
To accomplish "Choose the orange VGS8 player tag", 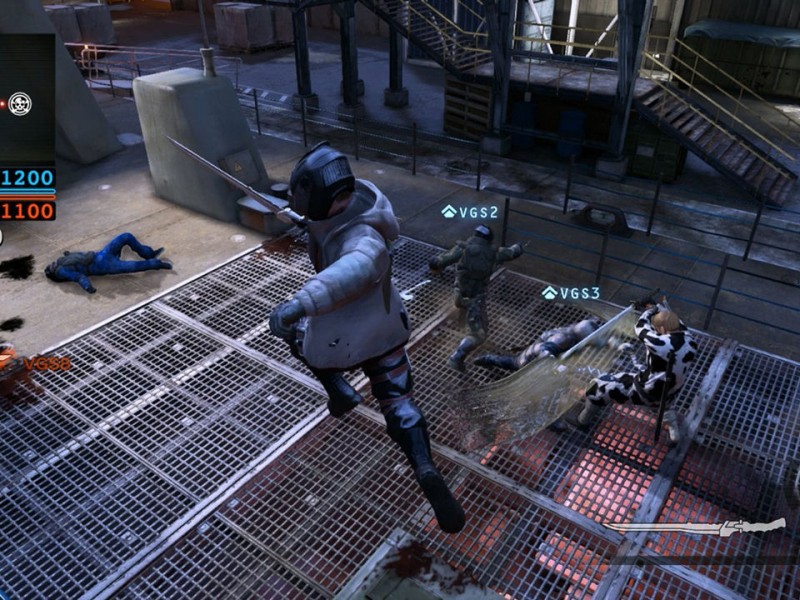I will [46, 364].
